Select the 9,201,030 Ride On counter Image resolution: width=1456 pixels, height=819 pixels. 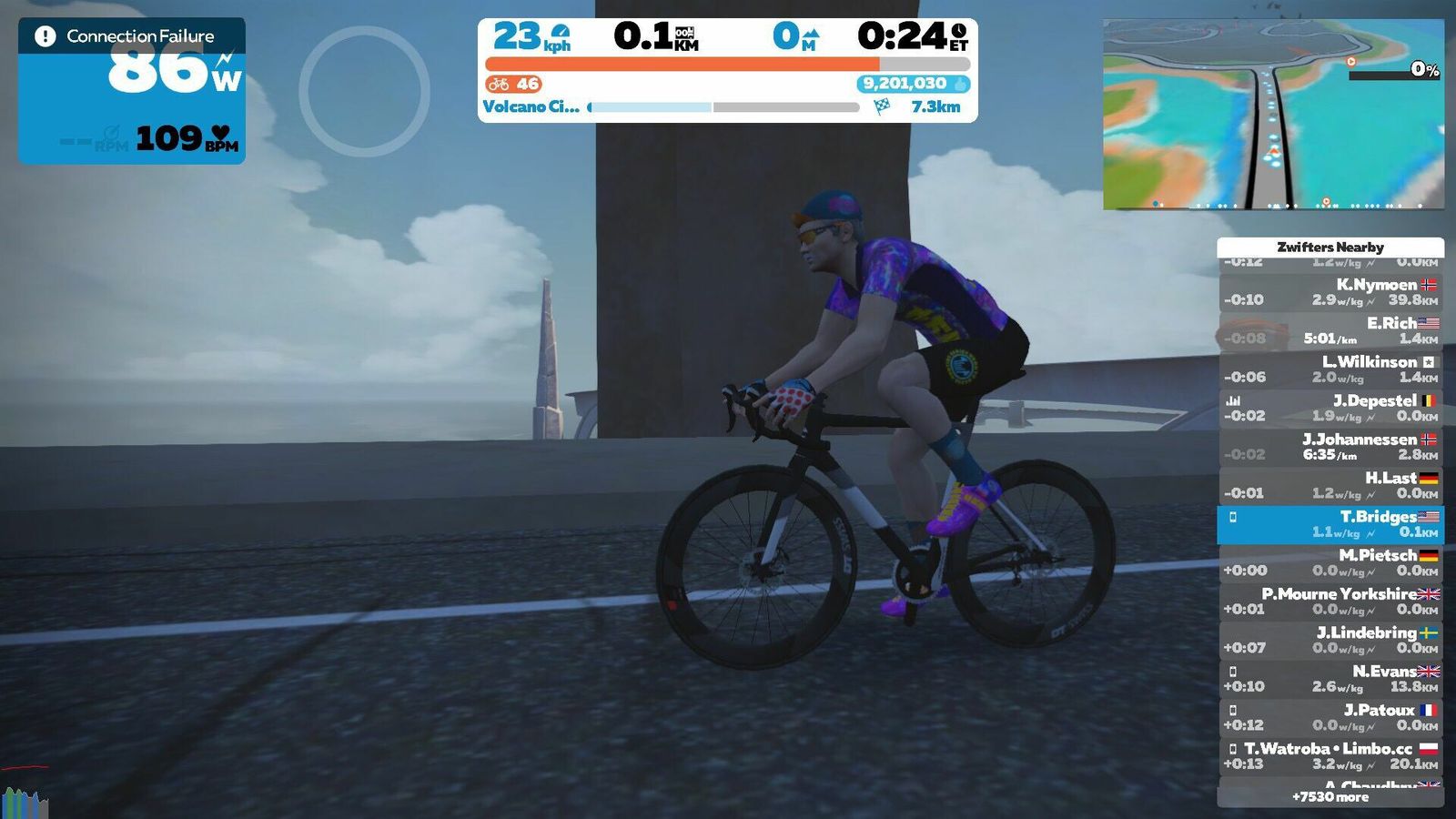coord(913,84)
